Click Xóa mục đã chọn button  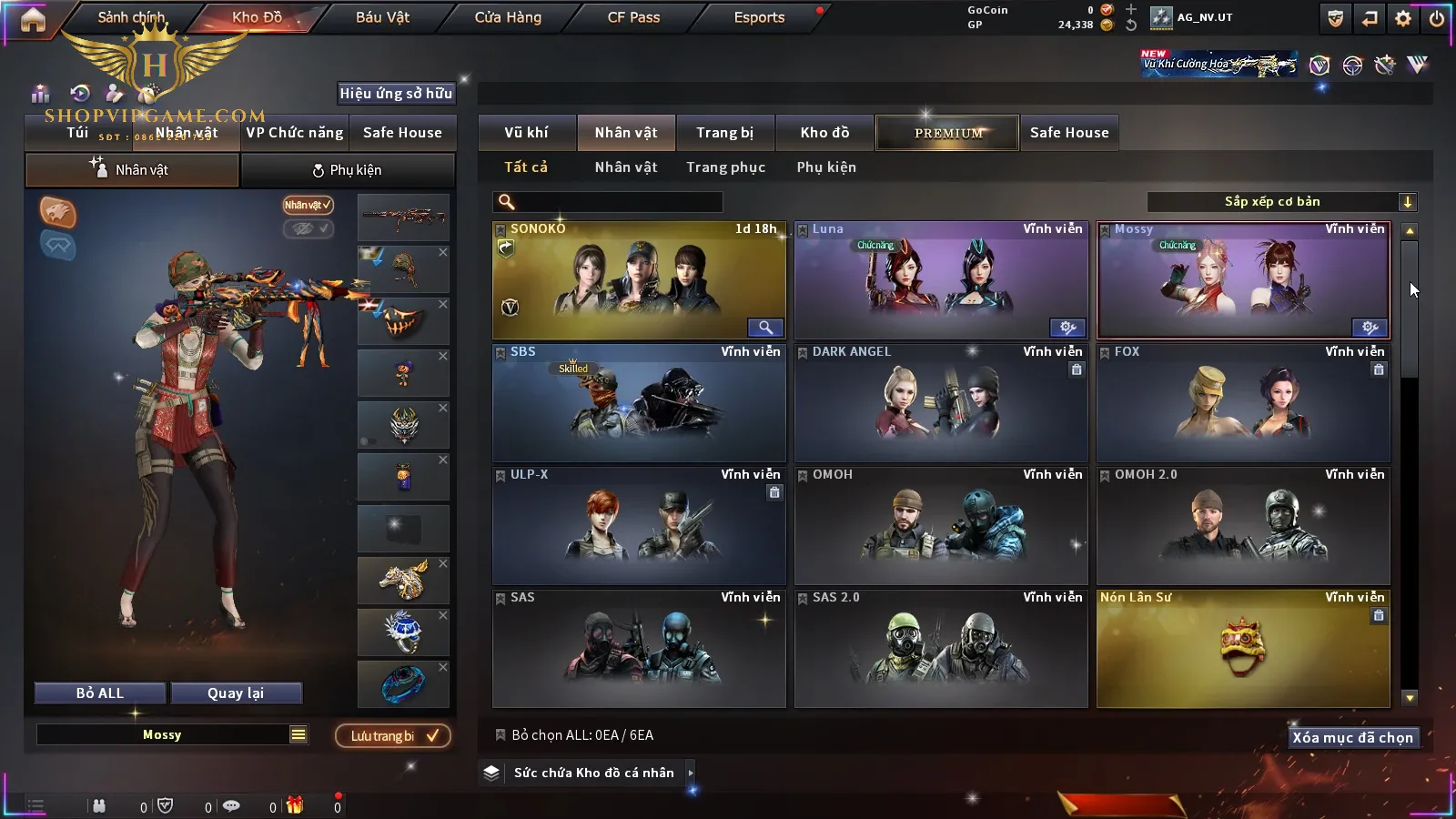pyautogui.click(x=1352, y=738)
